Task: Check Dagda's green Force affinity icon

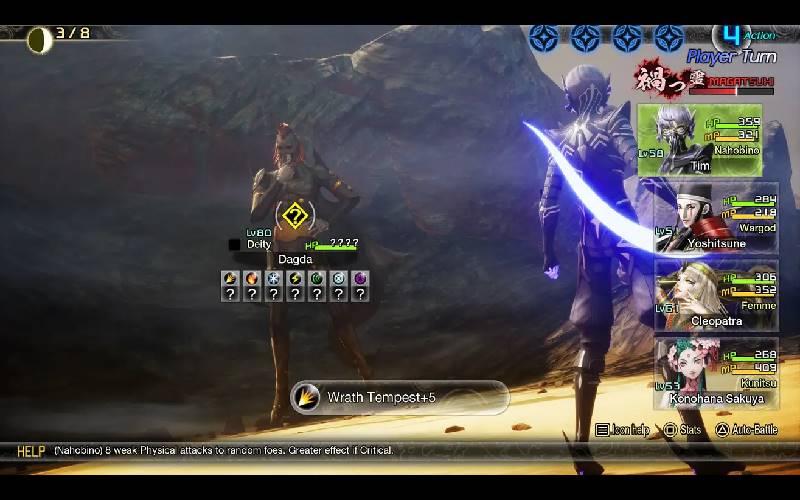Action: point(317,278)
